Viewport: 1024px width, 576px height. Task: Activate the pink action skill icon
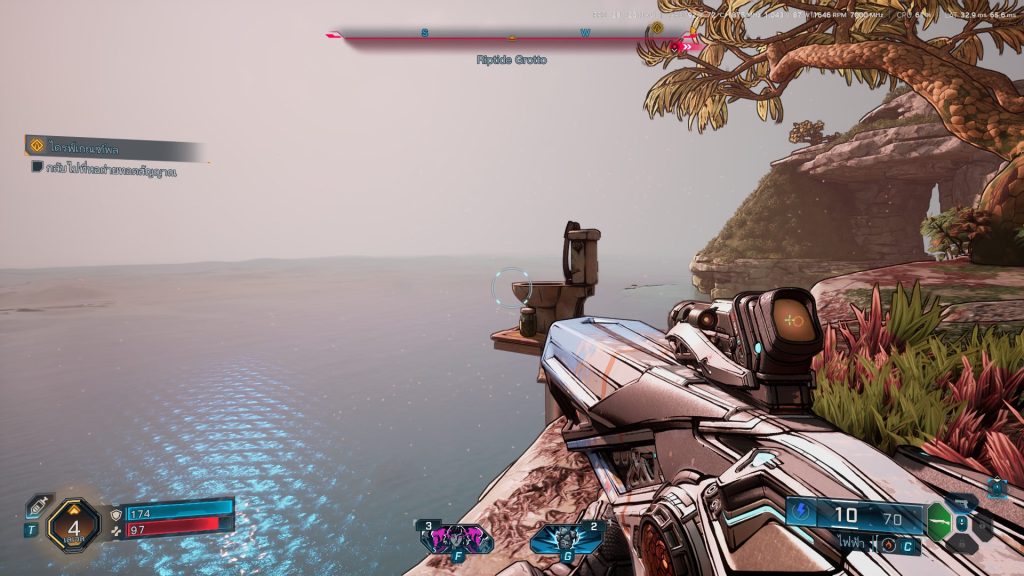coord(456,538)
